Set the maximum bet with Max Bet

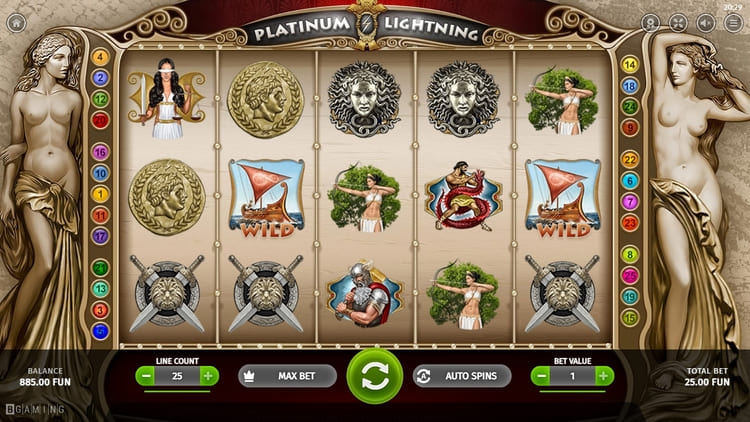287,376
